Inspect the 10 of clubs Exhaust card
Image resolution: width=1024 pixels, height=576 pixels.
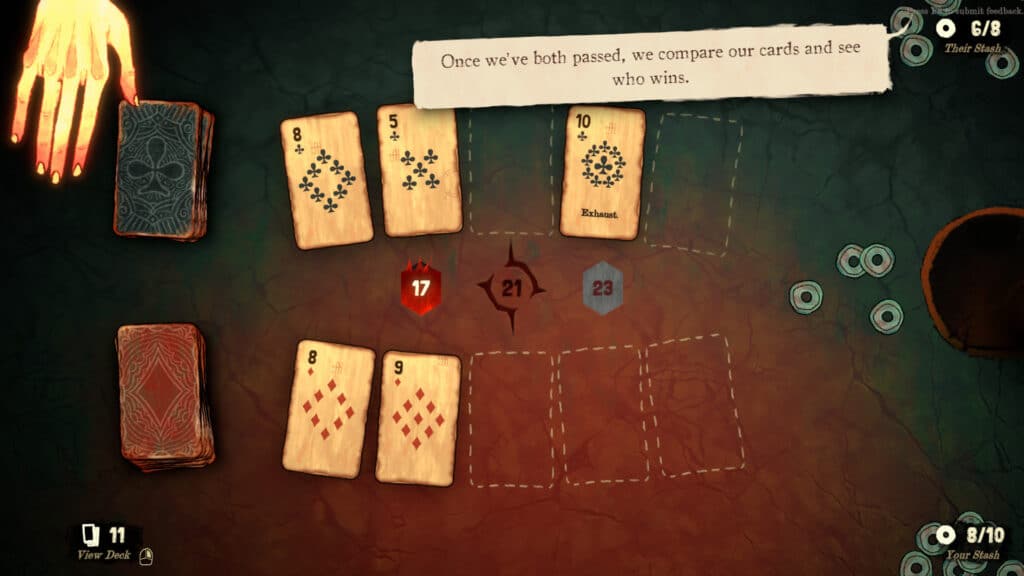click(x=603, y=172)
